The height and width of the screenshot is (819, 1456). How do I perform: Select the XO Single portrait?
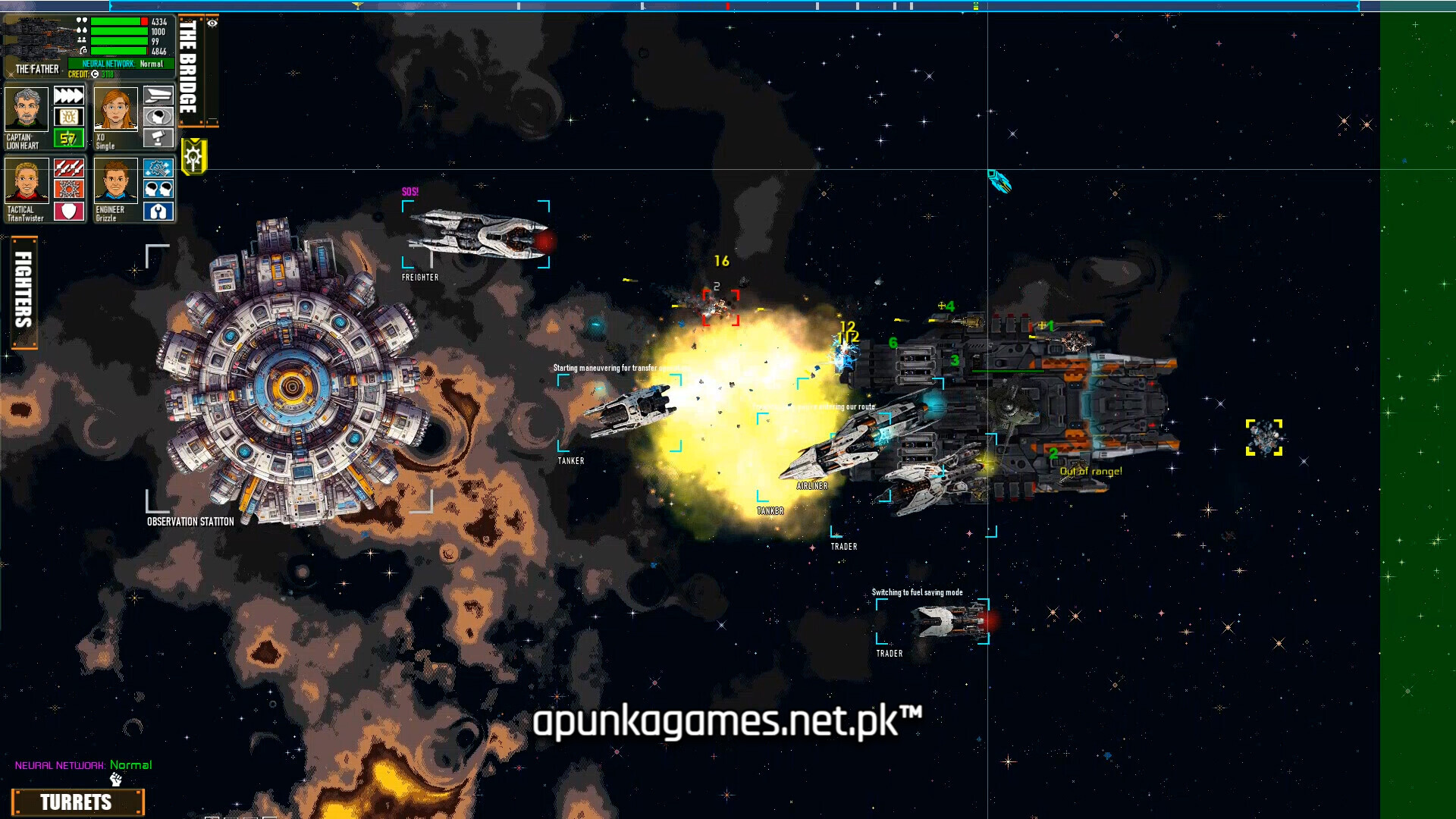(x=116, y=109)
